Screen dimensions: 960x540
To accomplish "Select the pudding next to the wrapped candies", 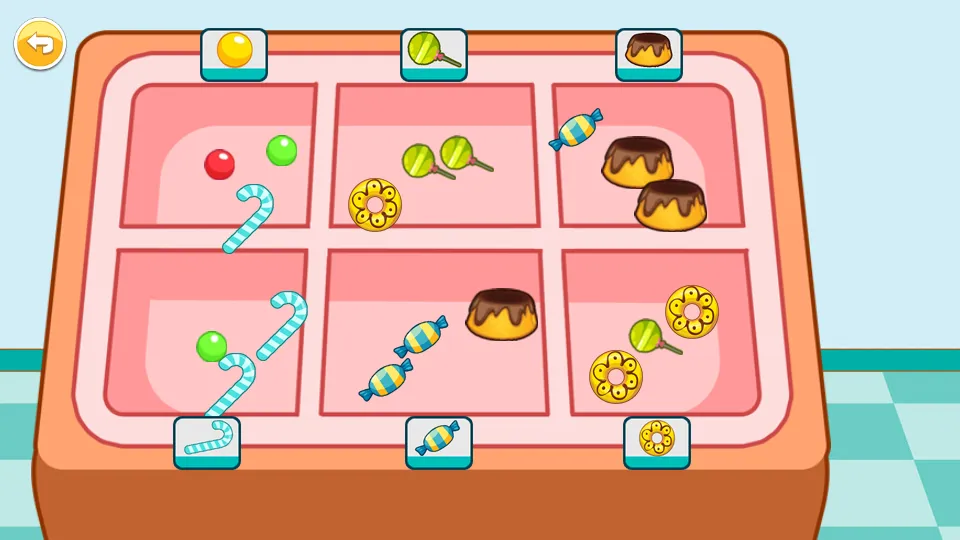I will tap(502, 314).
